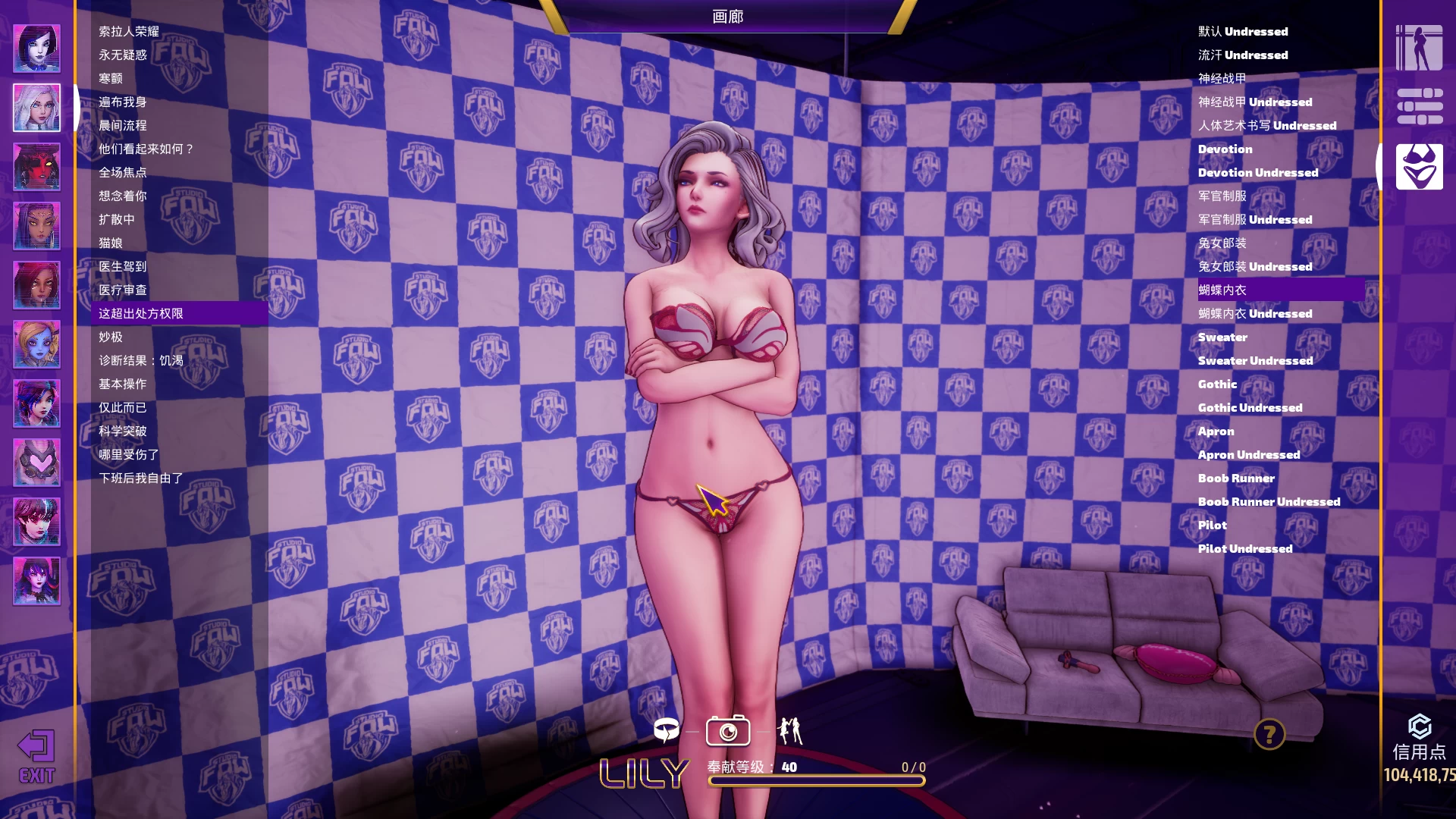Screen dimensions: 1456x819
Task: Choose the Gothic outfit
Action: click(1217, 384)
